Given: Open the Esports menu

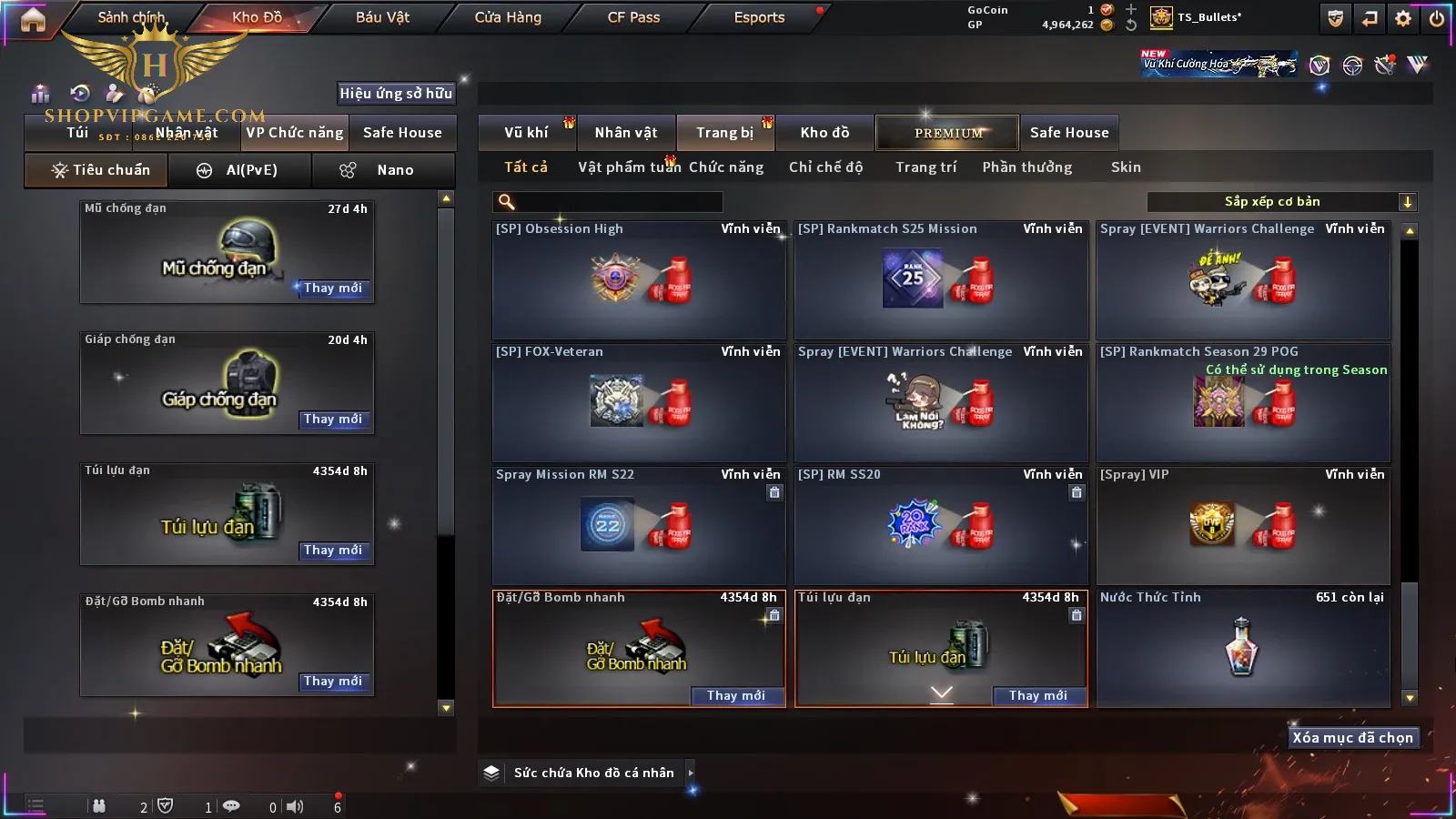Looking at the screenshot, I should pos(759,17).
